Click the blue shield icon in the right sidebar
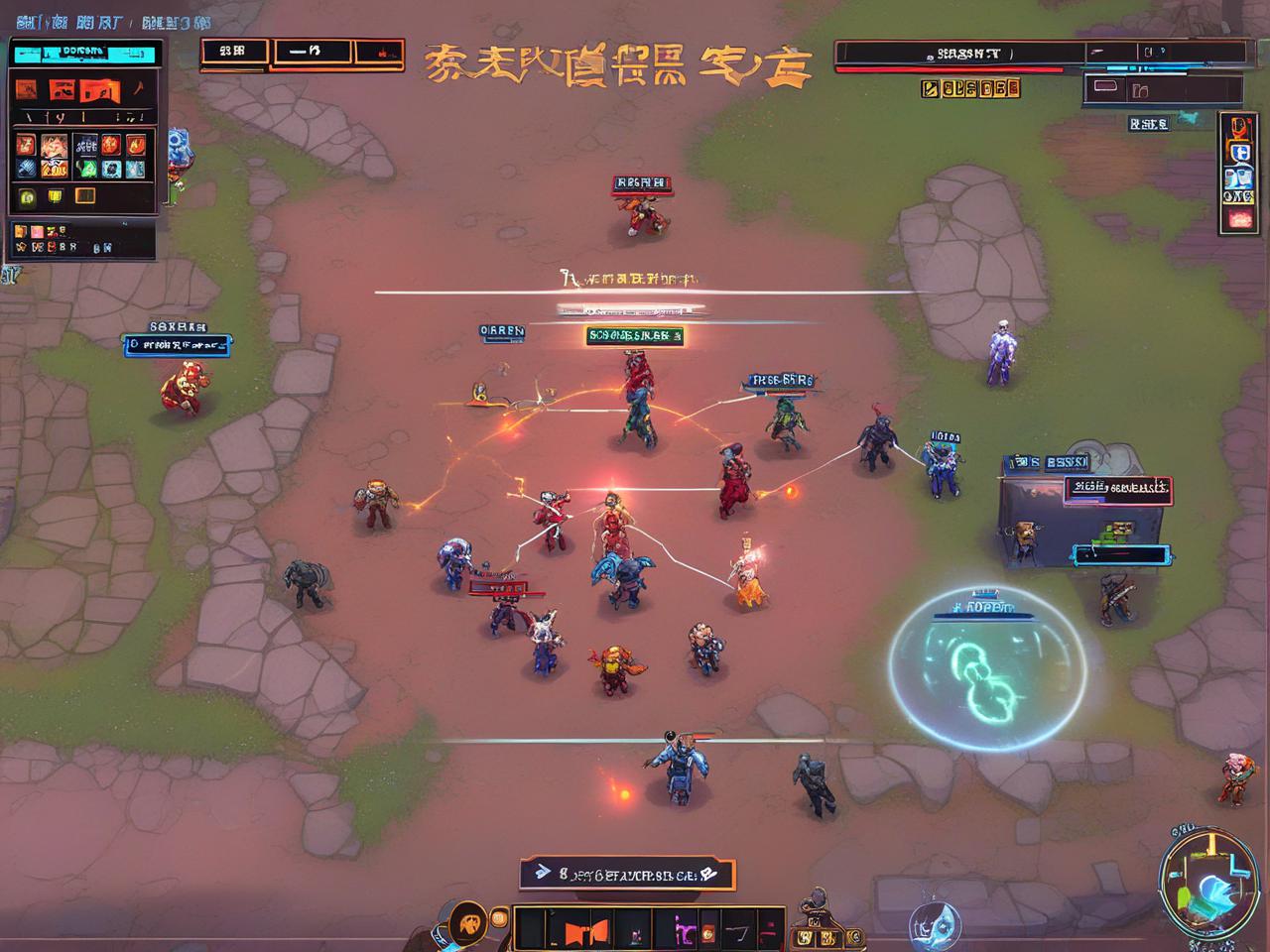Screen dimensions: 1270x952 point(1239,152)
